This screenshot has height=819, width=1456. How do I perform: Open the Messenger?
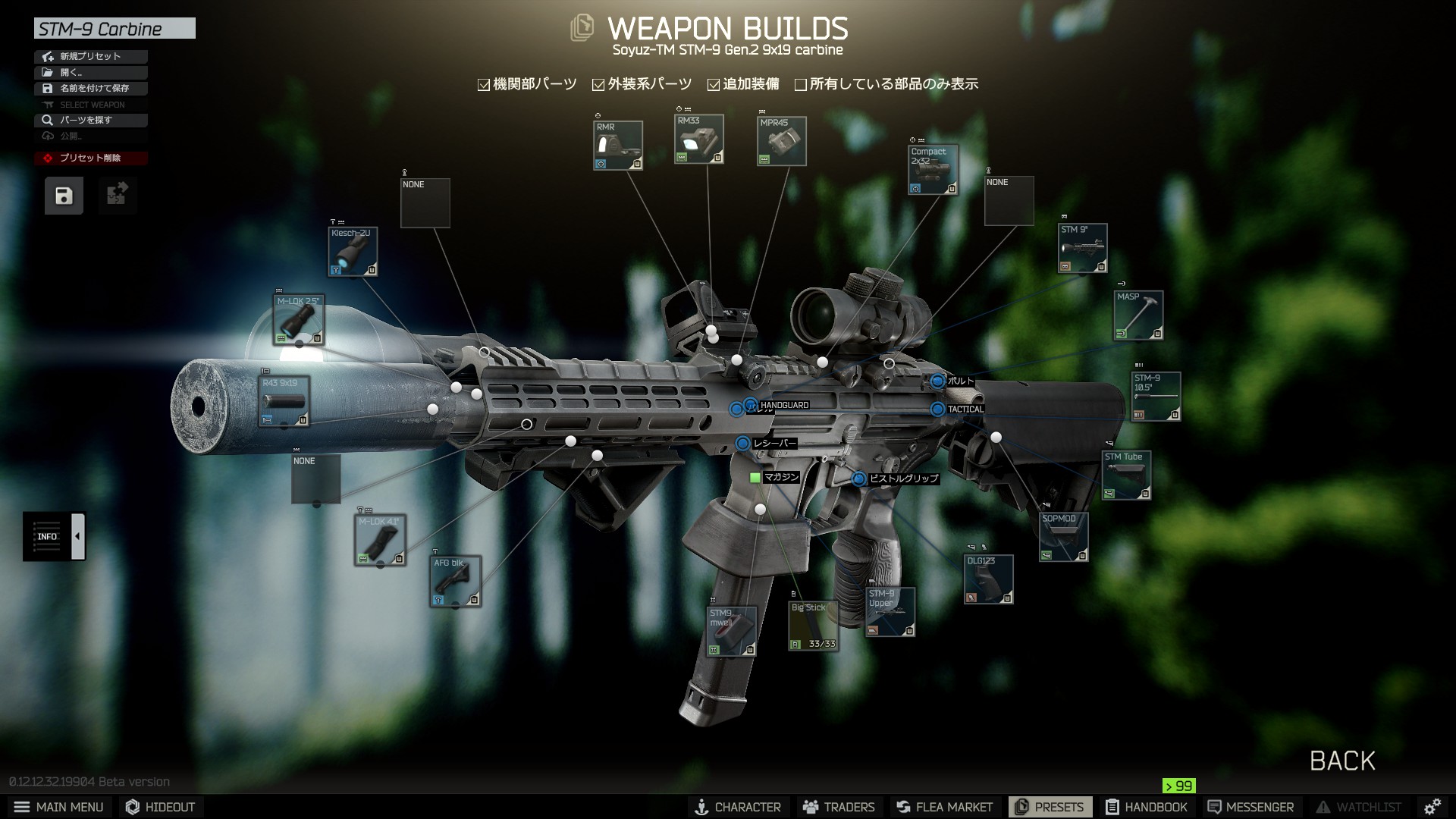point(1250,807)
